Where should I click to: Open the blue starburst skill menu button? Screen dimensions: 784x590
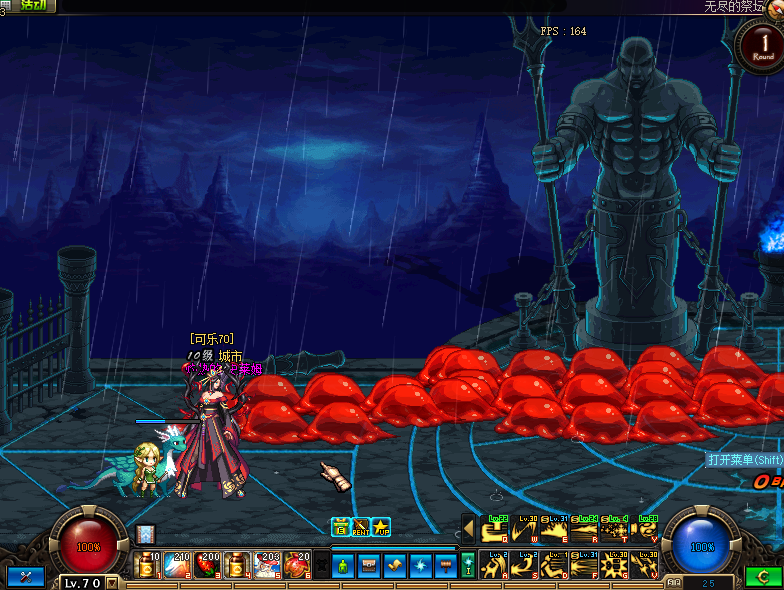[421, 565]
